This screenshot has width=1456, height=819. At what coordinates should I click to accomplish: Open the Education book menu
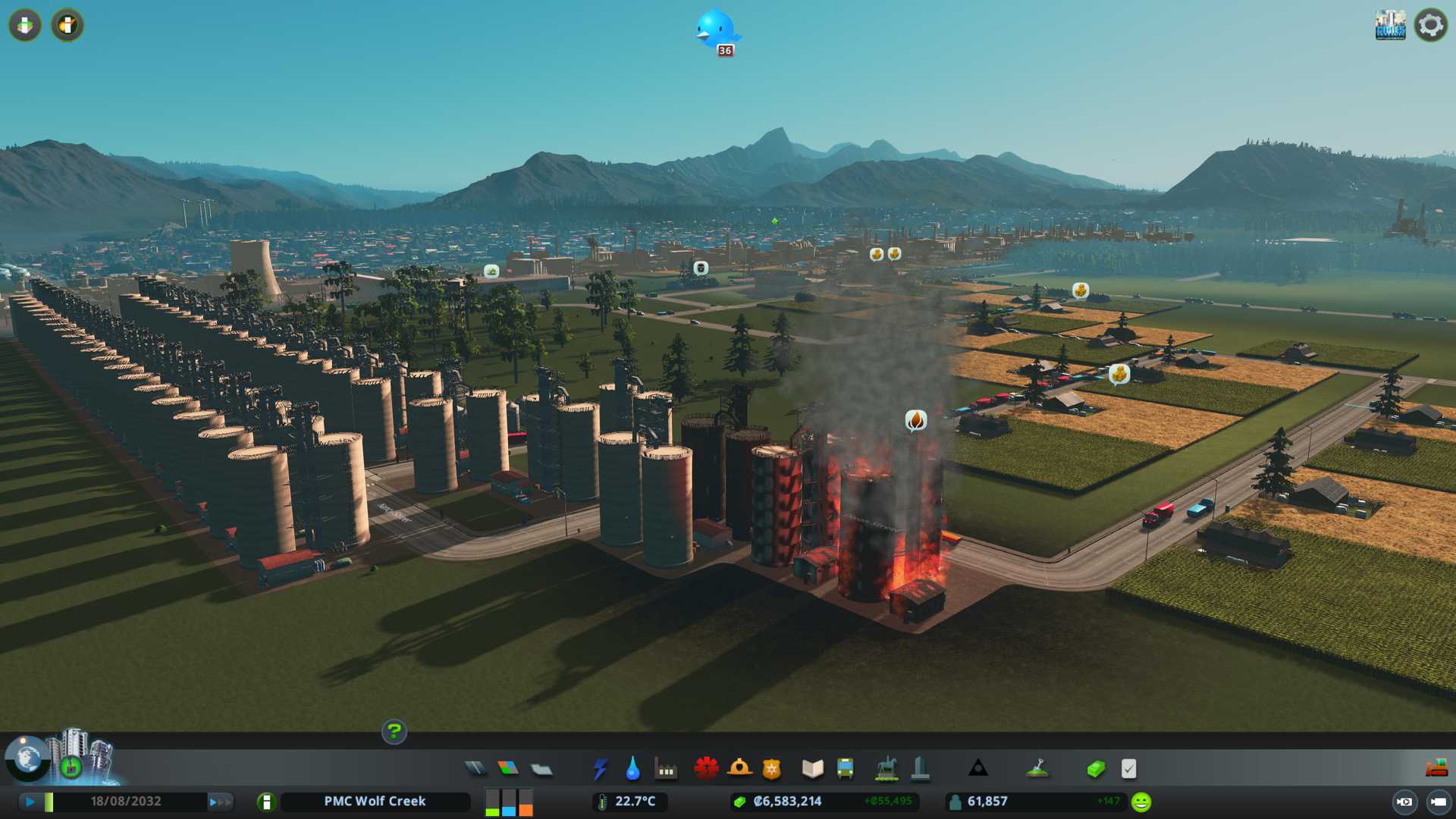[812, 769]
